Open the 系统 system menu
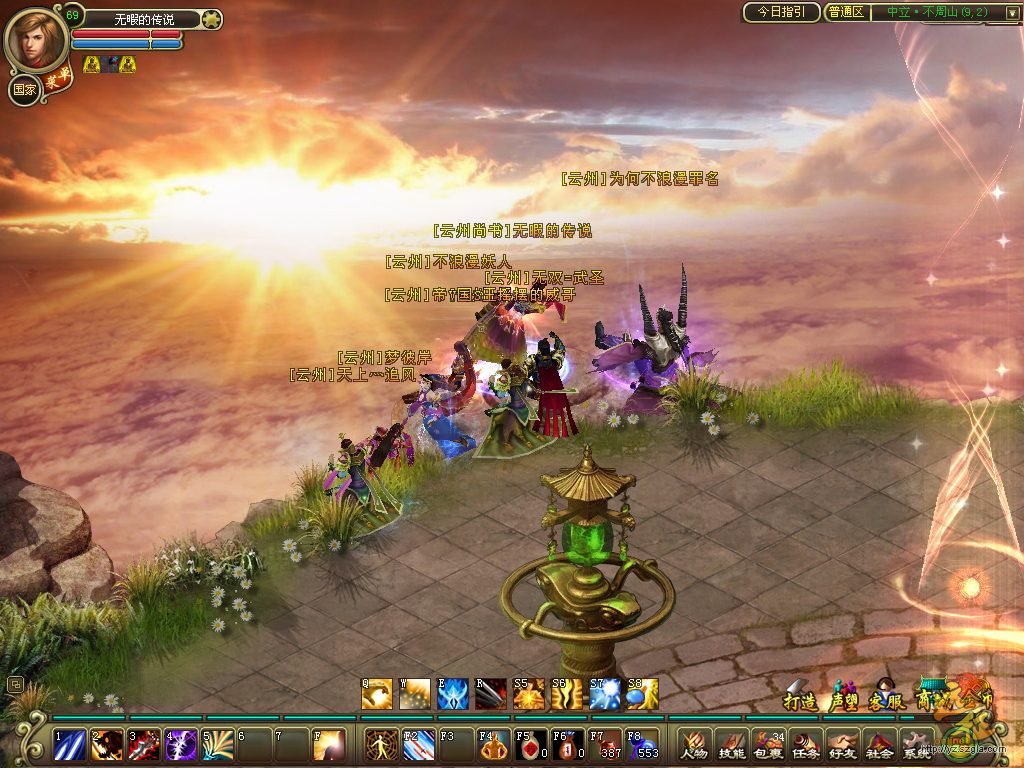Image resolution: width=1024 pixels, height=768 pixels. (x=916, y=744)
